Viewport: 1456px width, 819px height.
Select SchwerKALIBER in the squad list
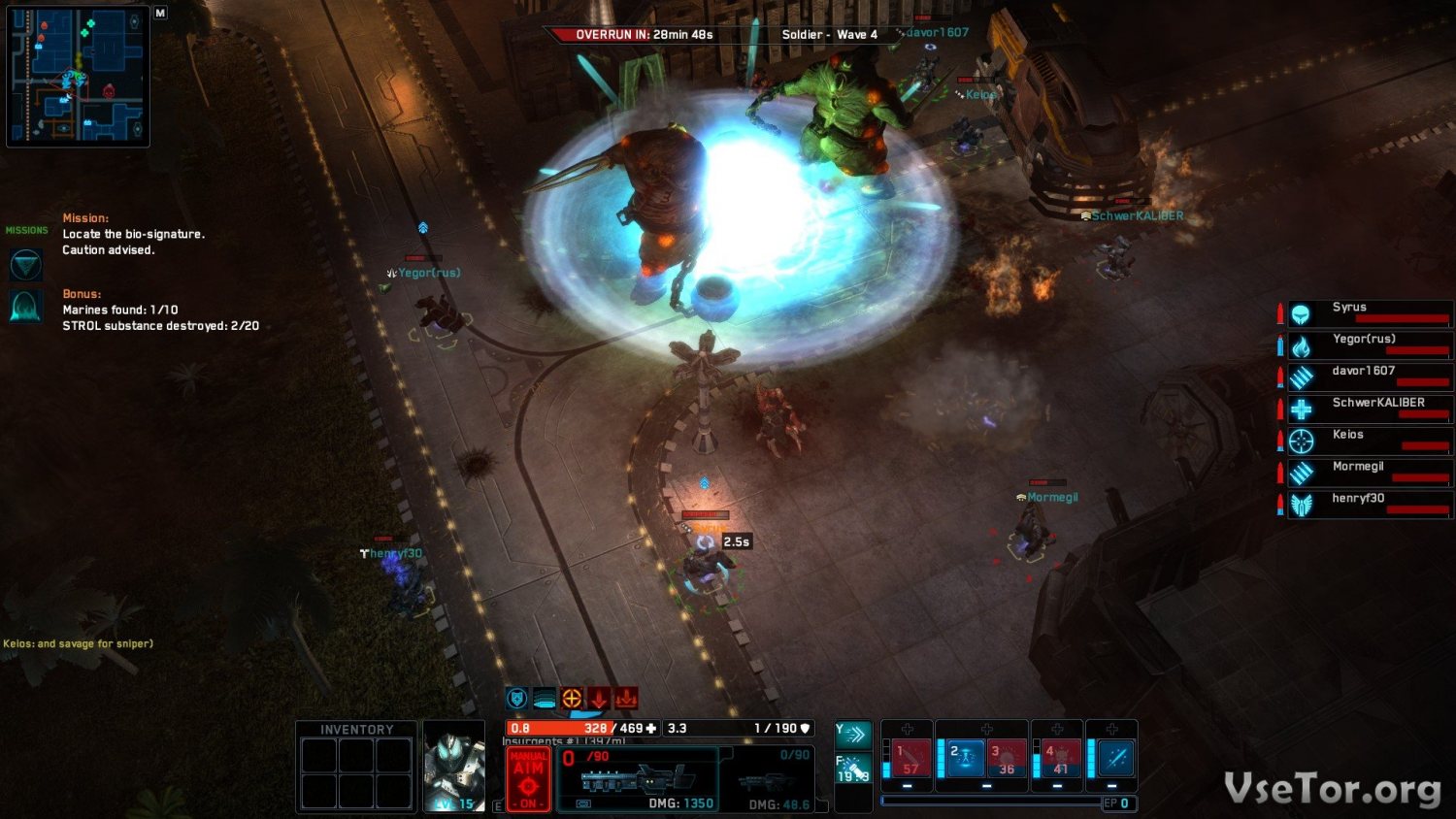tap(1370, 409)
